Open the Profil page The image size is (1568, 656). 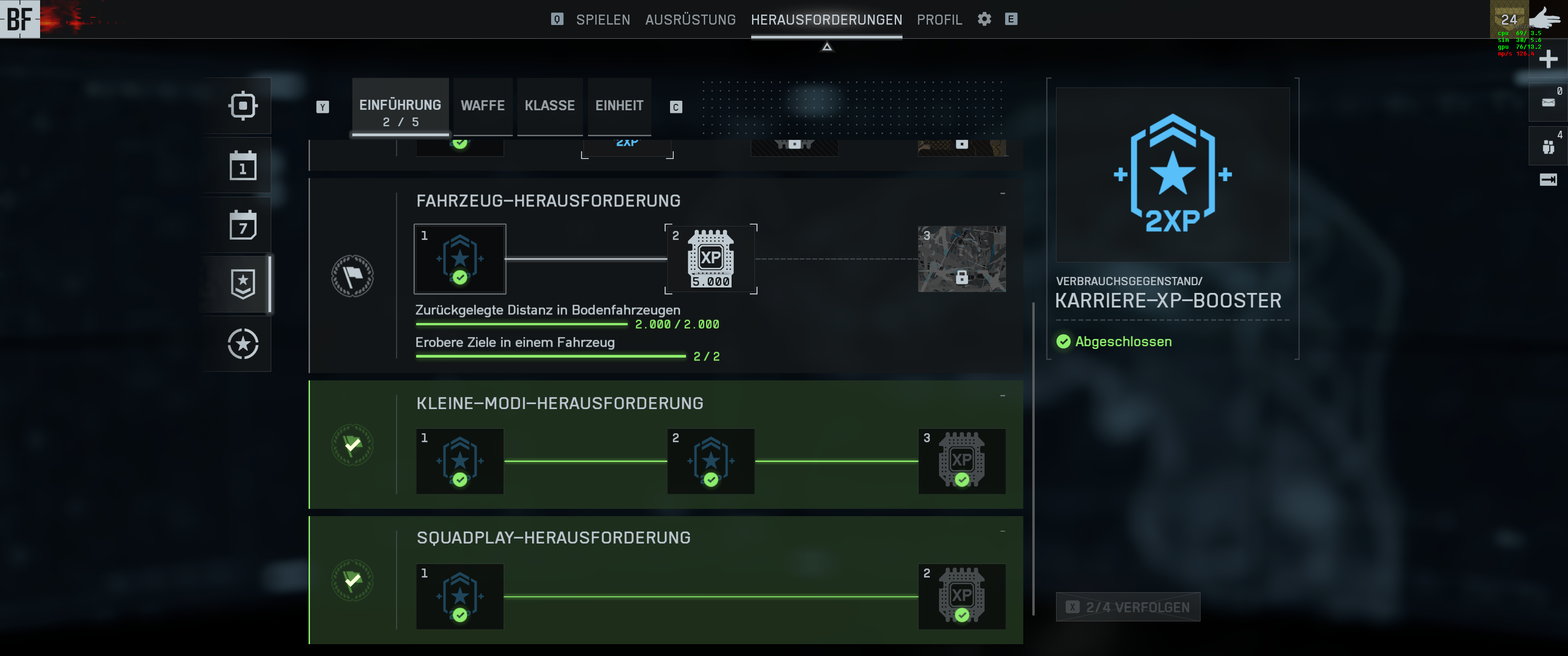[x=939, y=20]
